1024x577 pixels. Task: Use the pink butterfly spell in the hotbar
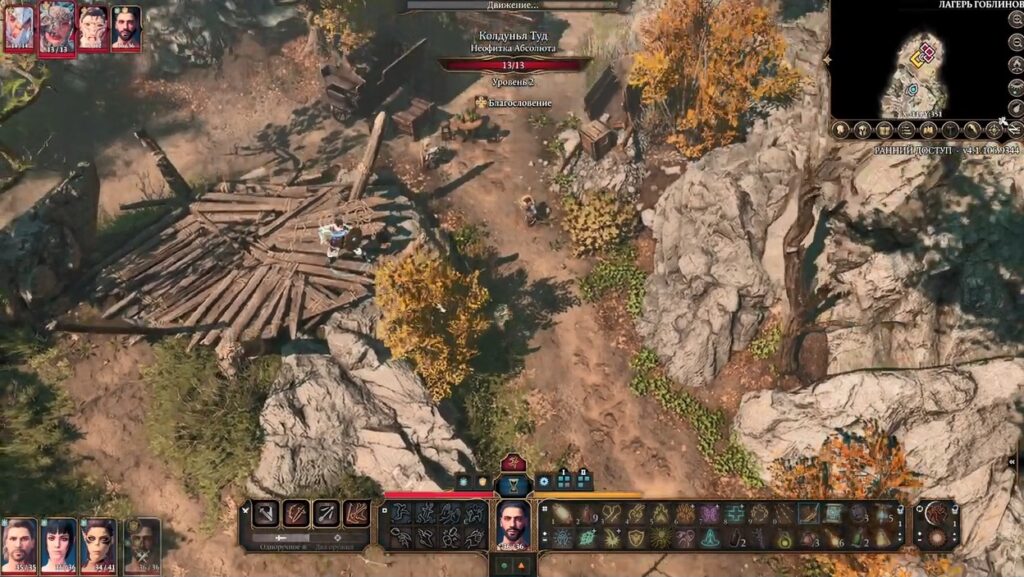click(710, 514)
